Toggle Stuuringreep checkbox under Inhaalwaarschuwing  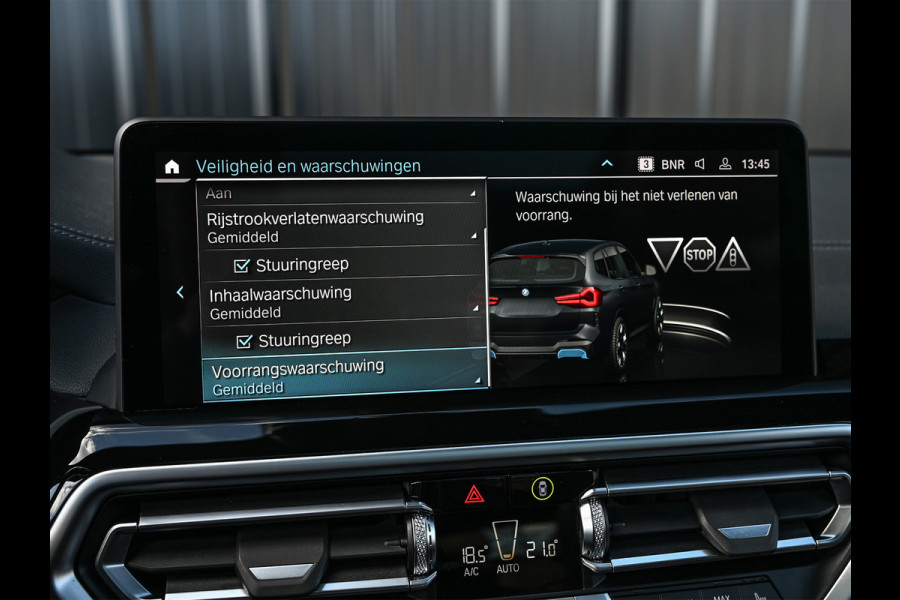coord(245,341)
